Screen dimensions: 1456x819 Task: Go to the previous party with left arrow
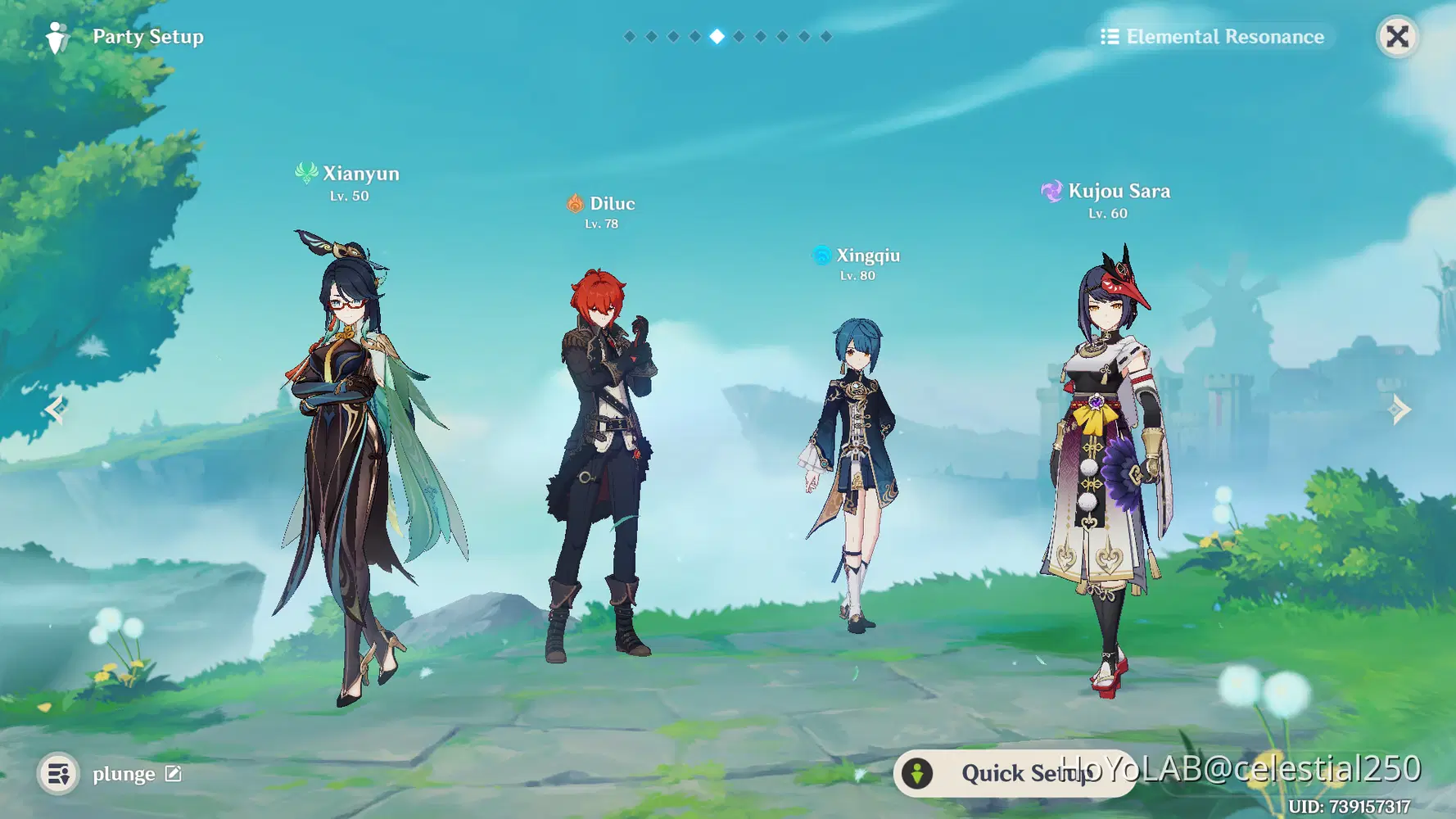tap(56, 409)
